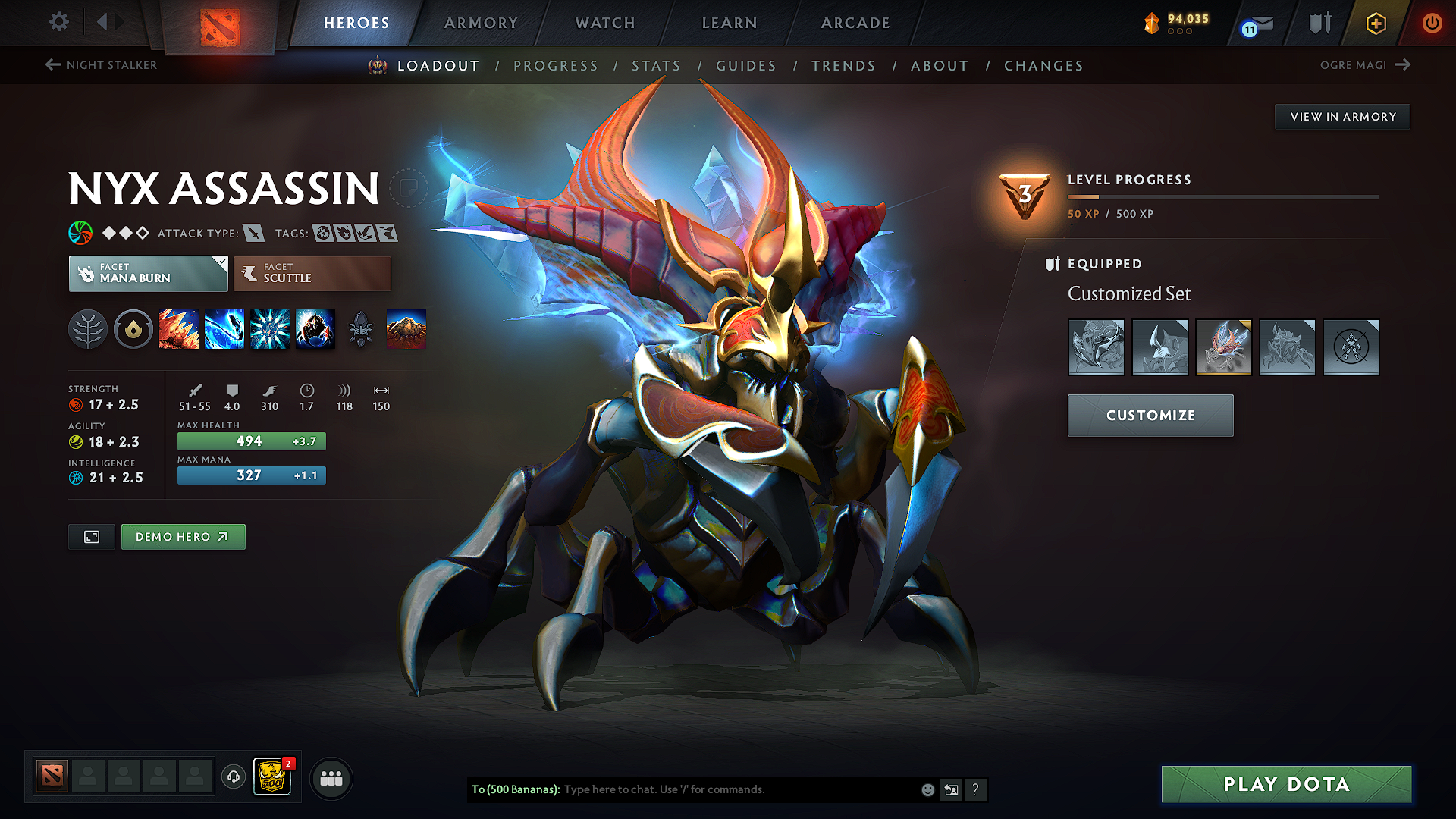Screen dimensions: 1456x819
Task: Open the Vendetta ability icon
Action: click(x=315, y=329)
